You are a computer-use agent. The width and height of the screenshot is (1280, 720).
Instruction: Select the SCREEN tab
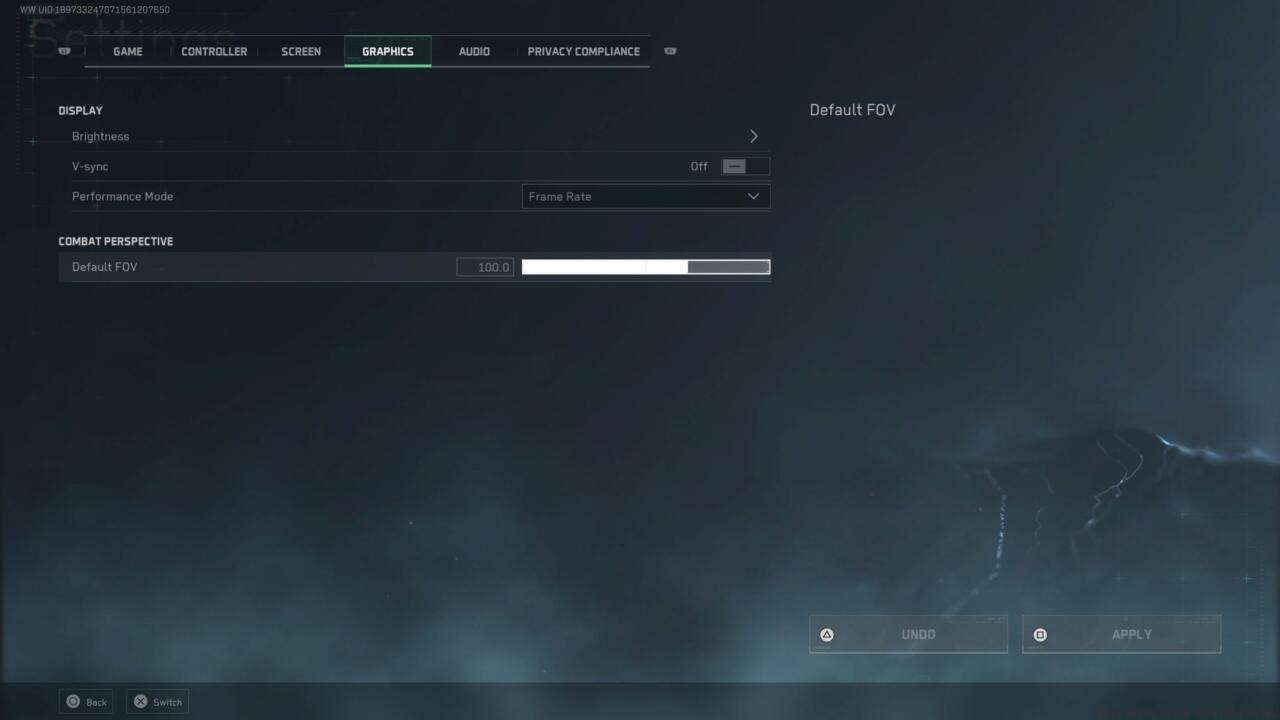(x=300, y=51)
